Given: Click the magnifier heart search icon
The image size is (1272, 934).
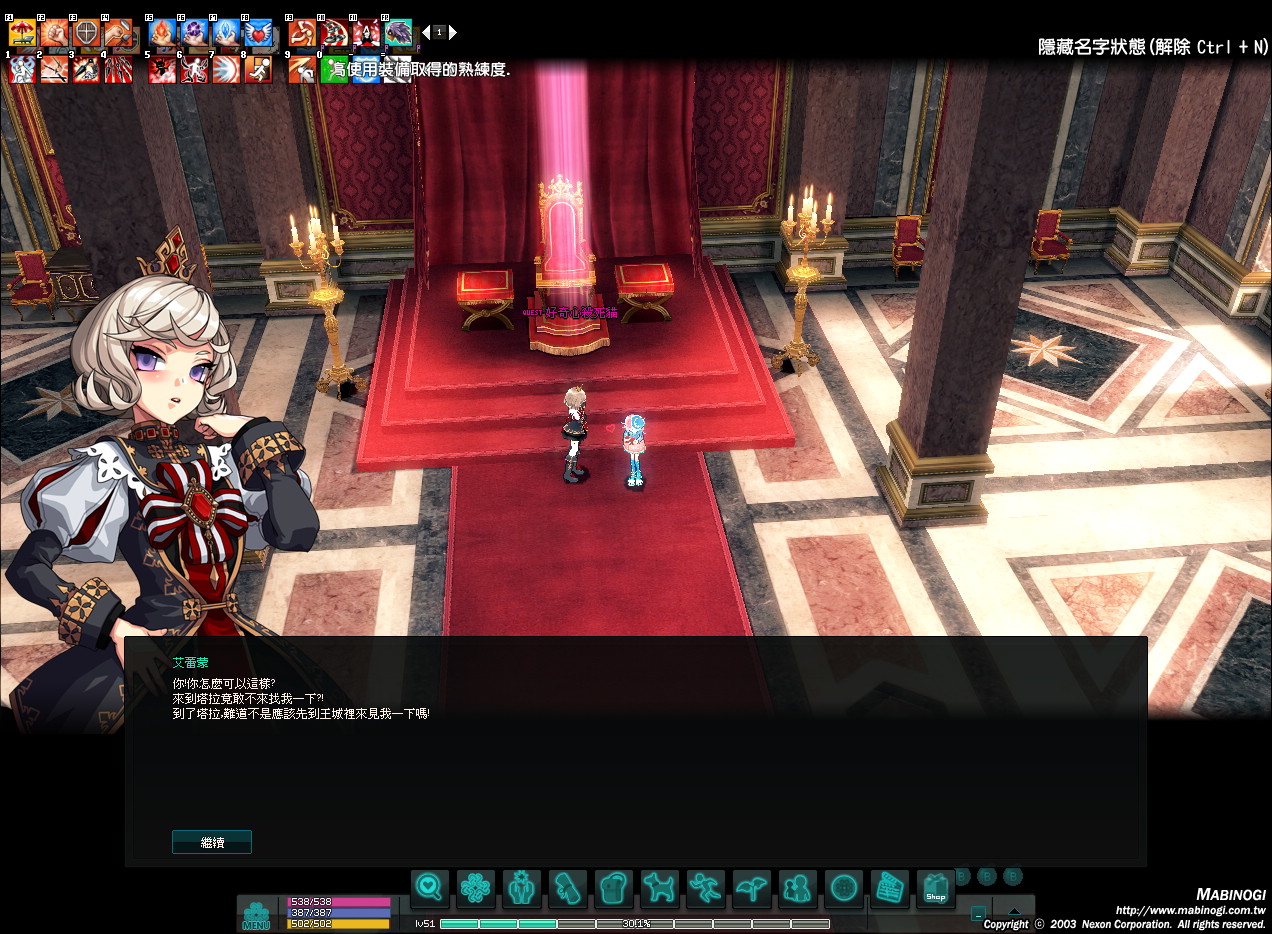Looking at the screenshot, I should (429, 888).
